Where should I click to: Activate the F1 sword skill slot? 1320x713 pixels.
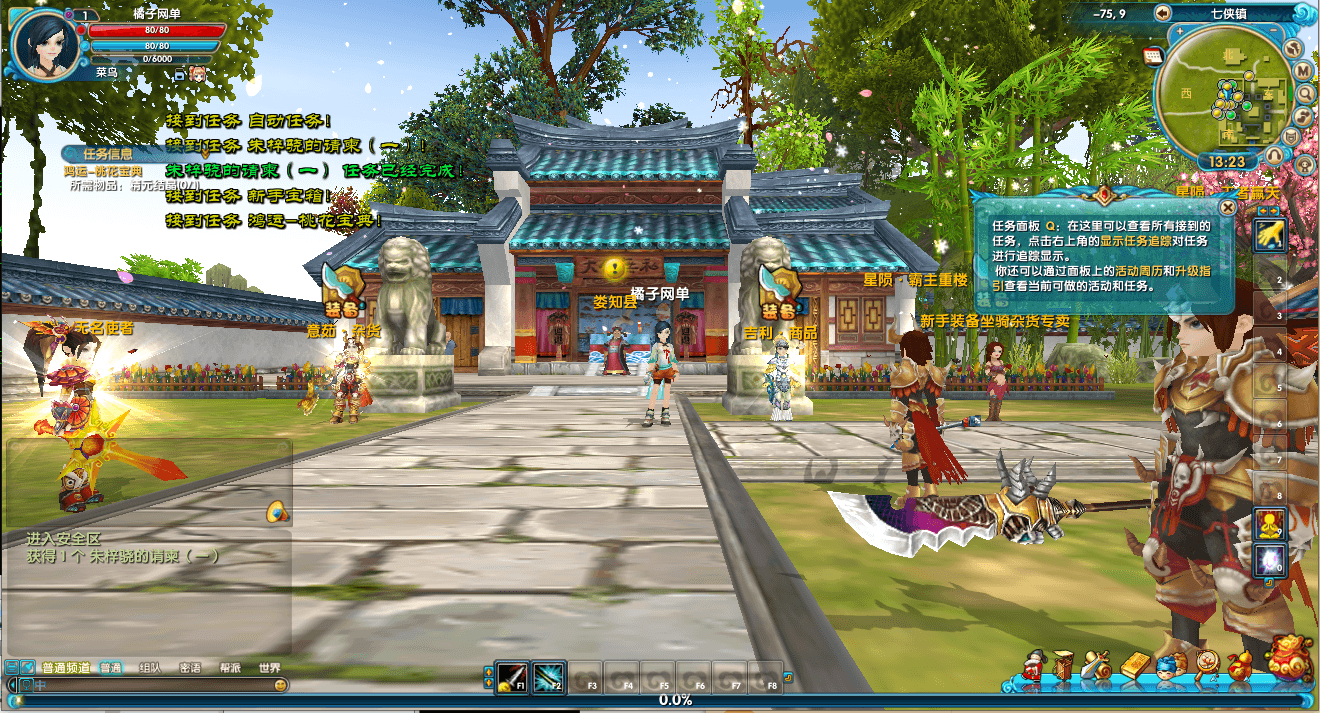click(x=512, y=677)
